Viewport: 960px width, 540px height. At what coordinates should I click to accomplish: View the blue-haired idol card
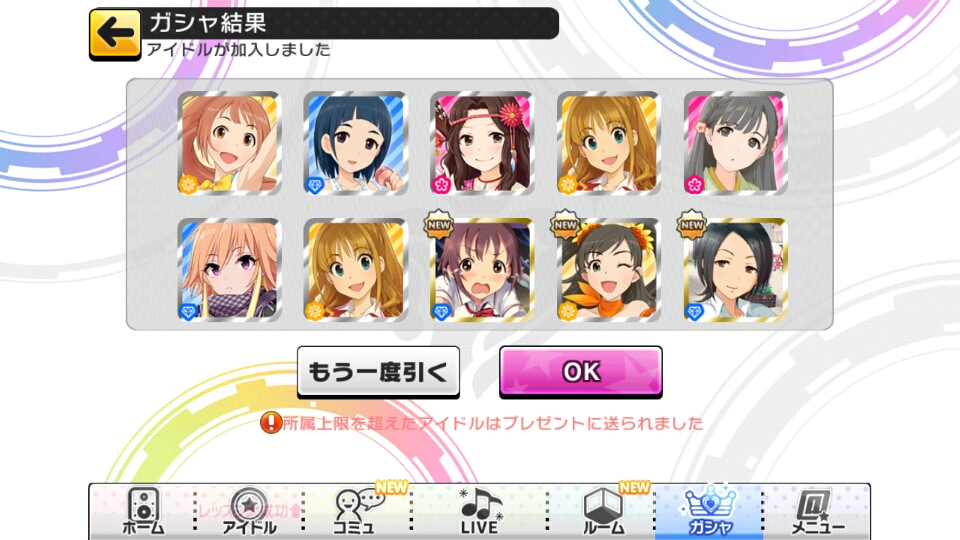(x=355, y=143)
